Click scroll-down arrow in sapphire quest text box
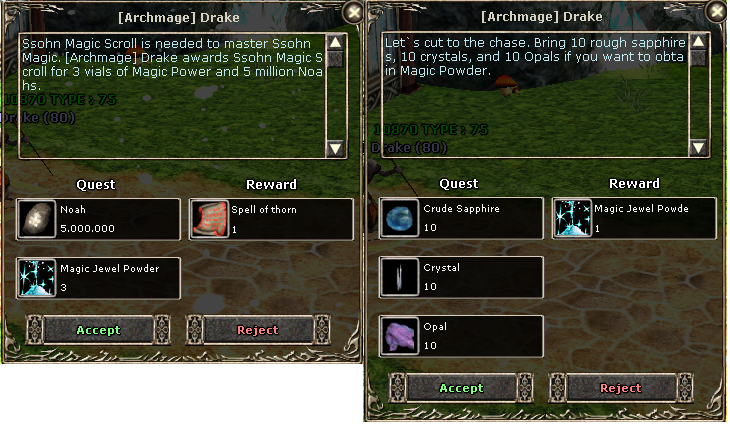 pos(699,148)
